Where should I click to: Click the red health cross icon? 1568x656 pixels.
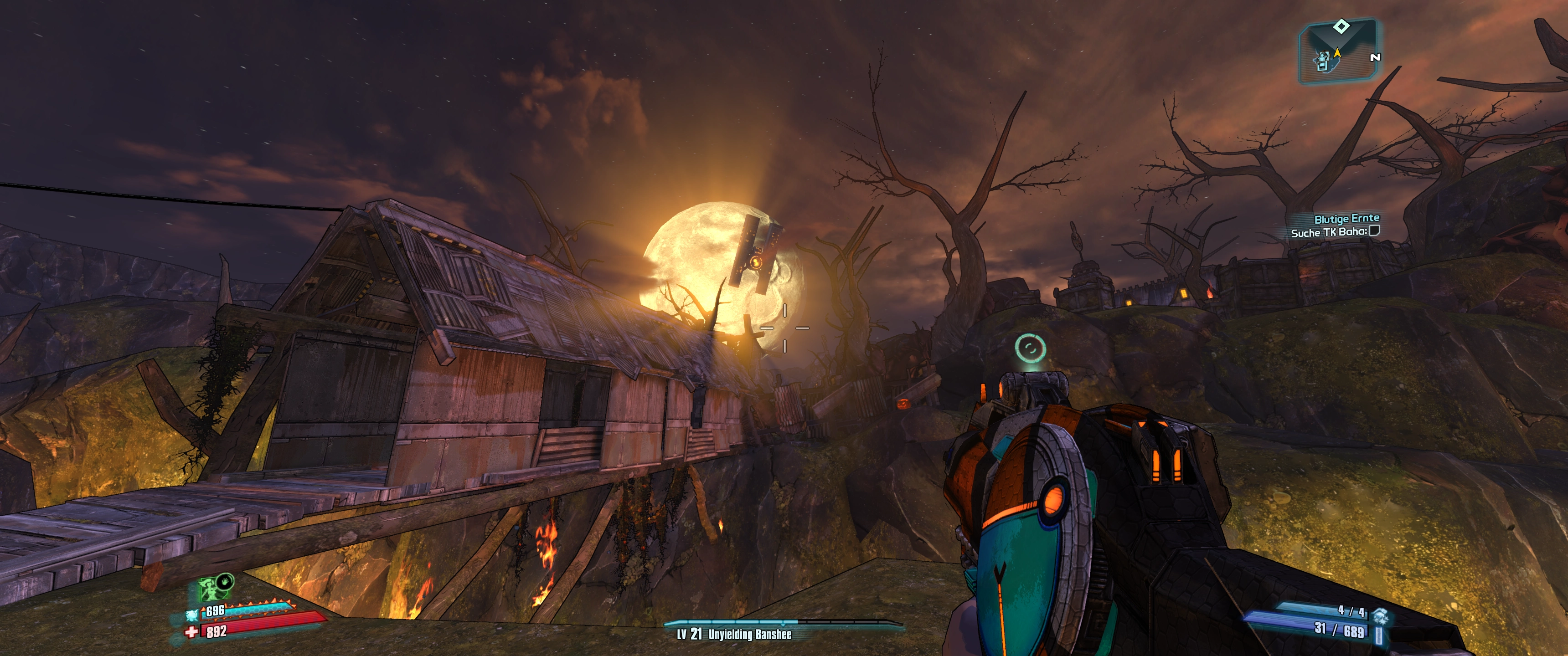click(192, 632)
